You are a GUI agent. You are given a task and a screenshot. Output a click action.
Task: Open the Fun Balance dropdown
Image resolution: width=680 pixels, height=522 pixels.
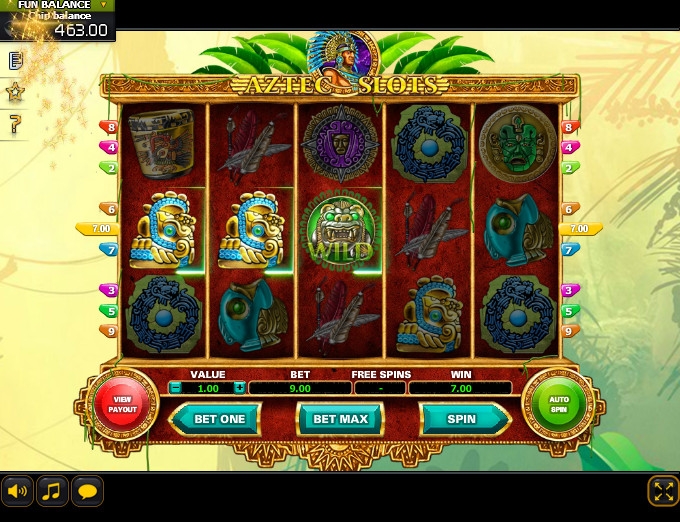pos(104,5)
